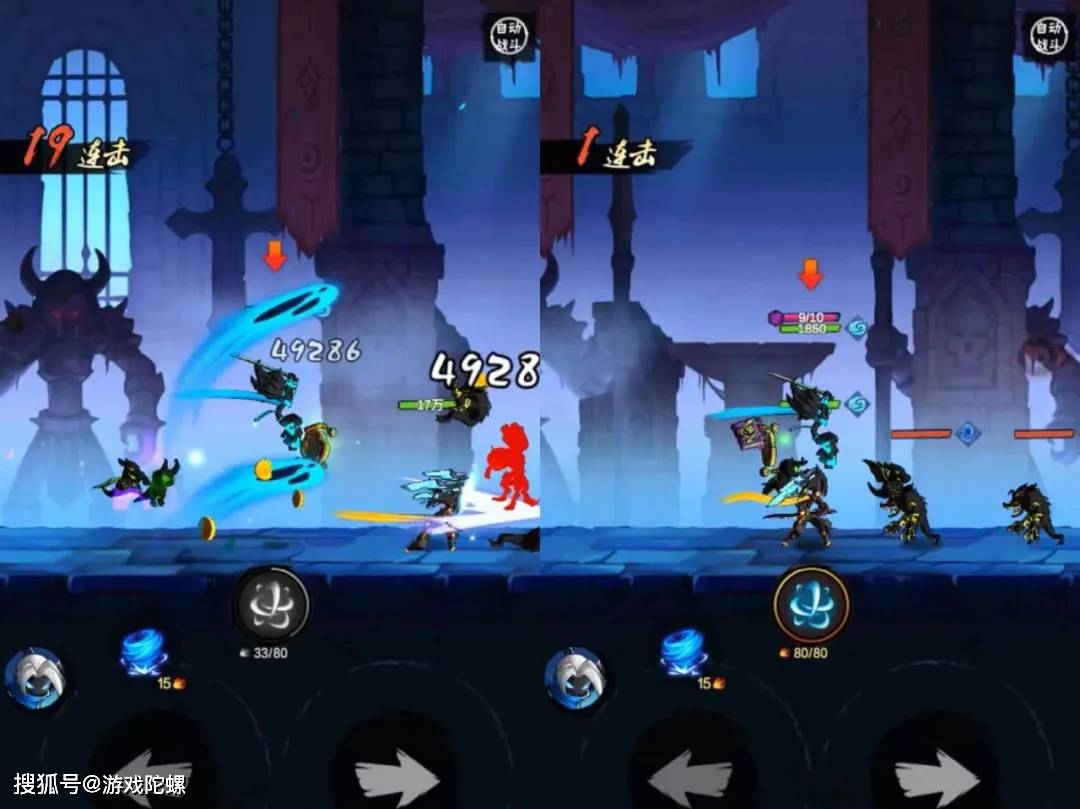Tap the move-right arrow in the 1-combo screen
The width and height of the screenshot is (1080, 809).
pos(937,775)
